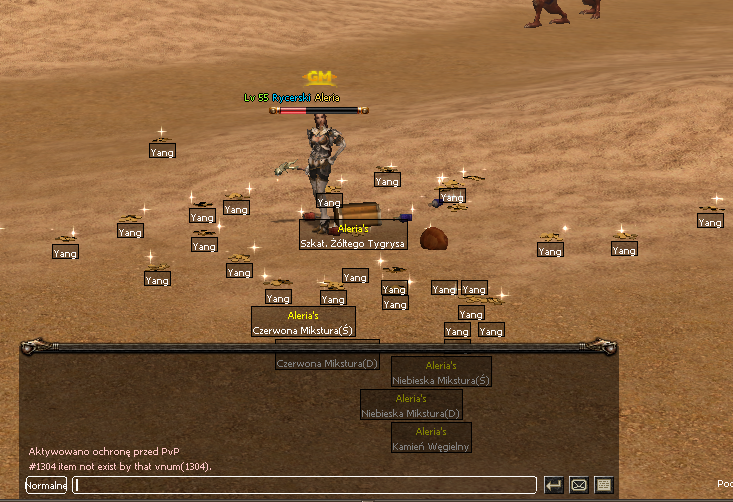Open the envelope messenger icon
Image resolution: width=733 pixels, height=502 pixels.
[x=578, y=485]
